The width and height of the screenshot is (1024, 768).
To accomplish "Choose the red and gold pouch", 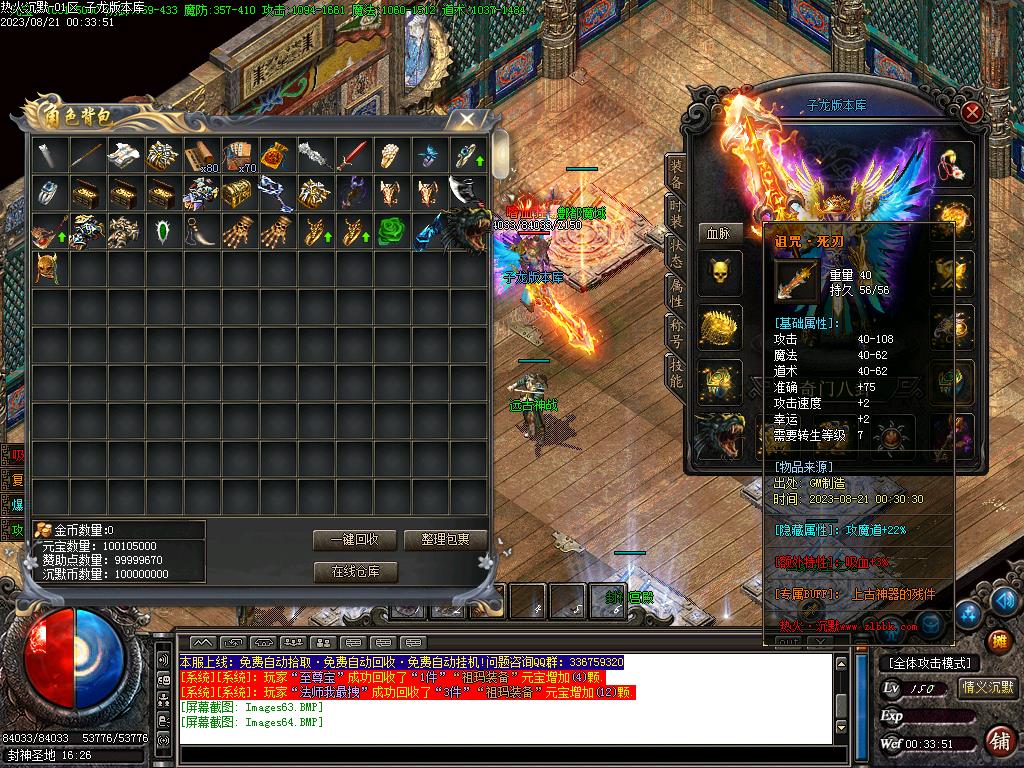I will [x=278, y=155].
